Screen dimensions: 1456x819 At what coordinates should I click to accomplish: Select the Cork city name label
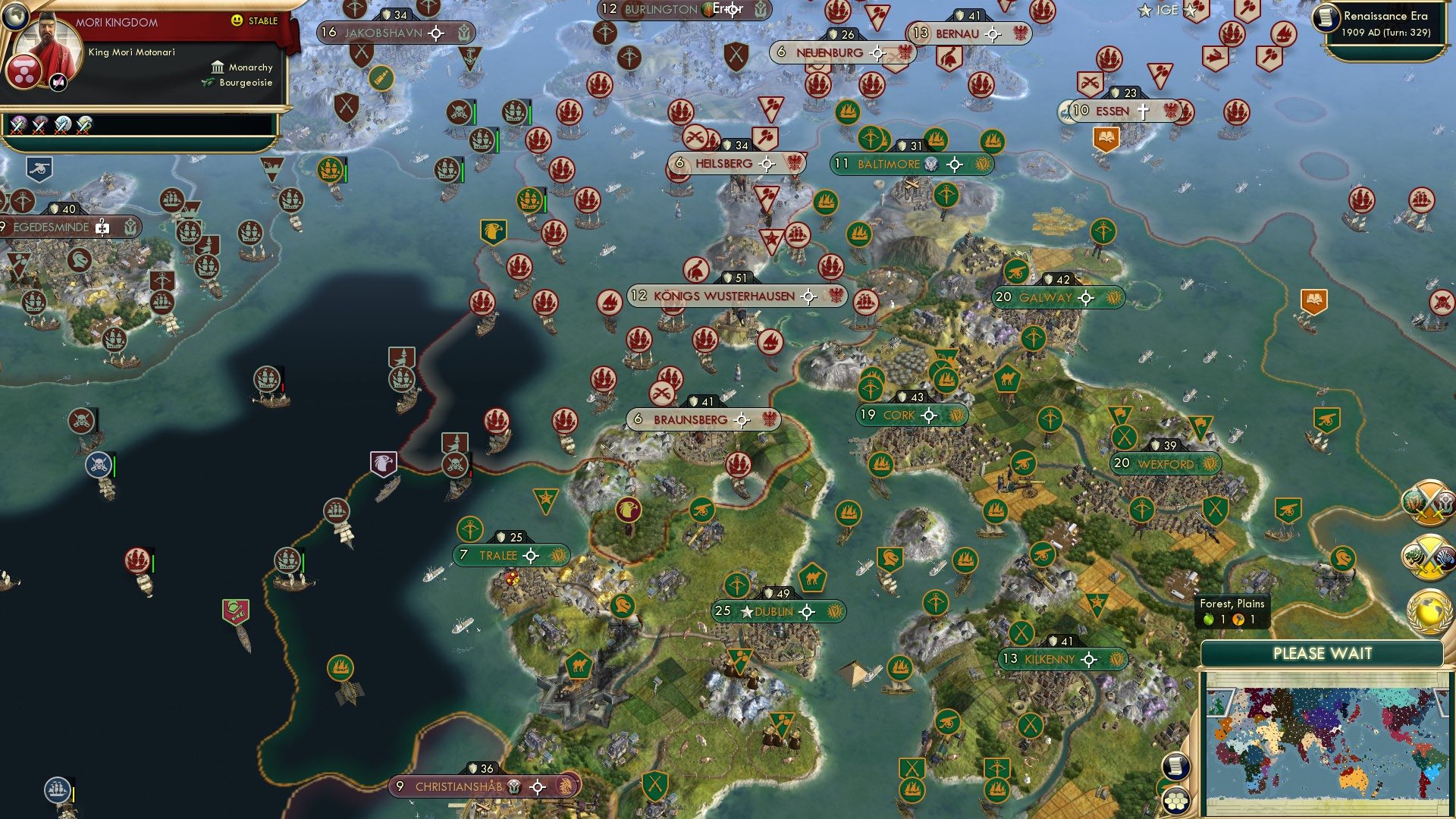(x=899, y=416)
